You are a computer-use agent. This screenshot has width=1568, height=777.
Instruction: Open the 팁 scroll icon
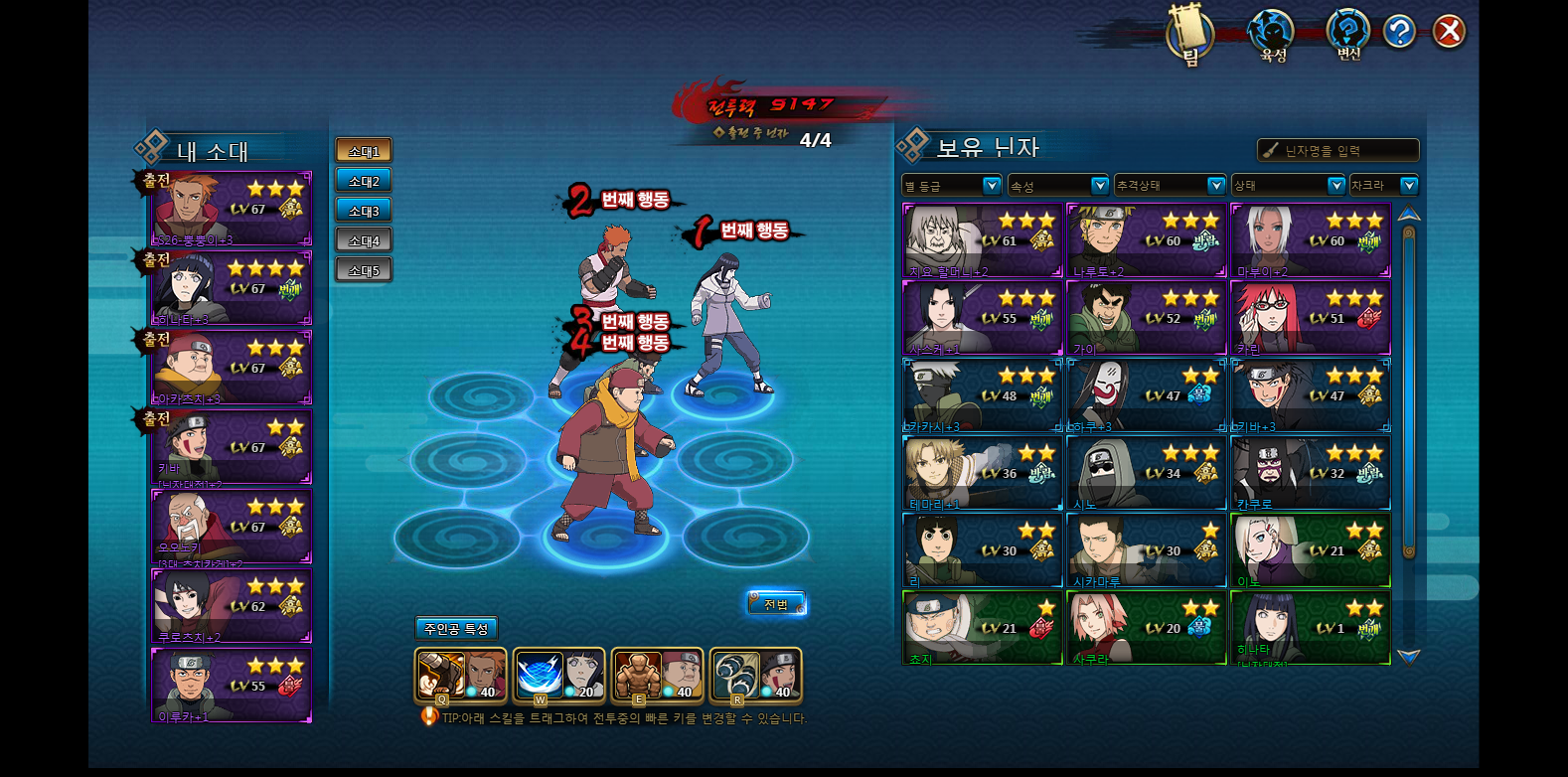(x=1189, y=36)
